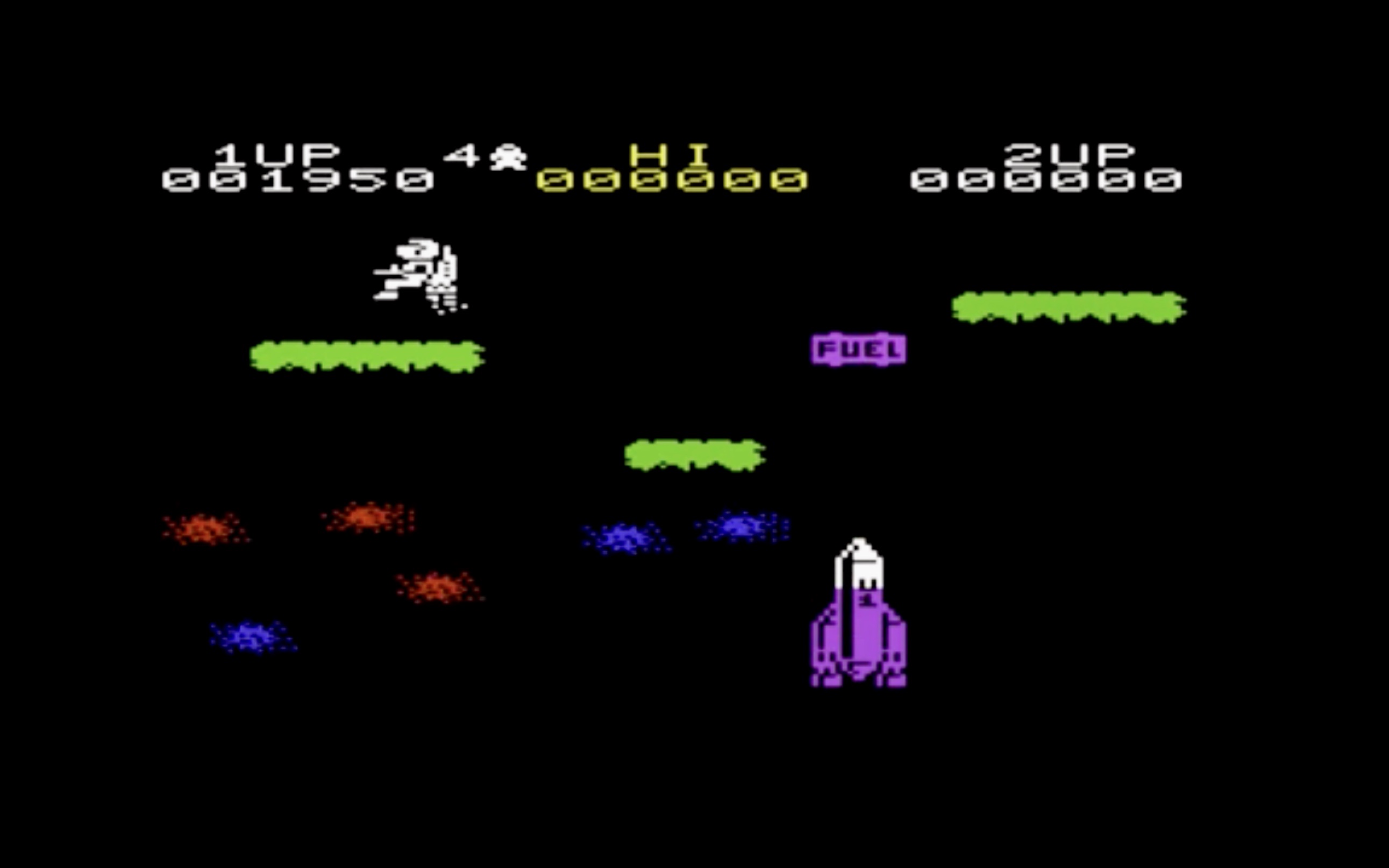
Task: Click the 001950 score value
Action: (298, 181)
